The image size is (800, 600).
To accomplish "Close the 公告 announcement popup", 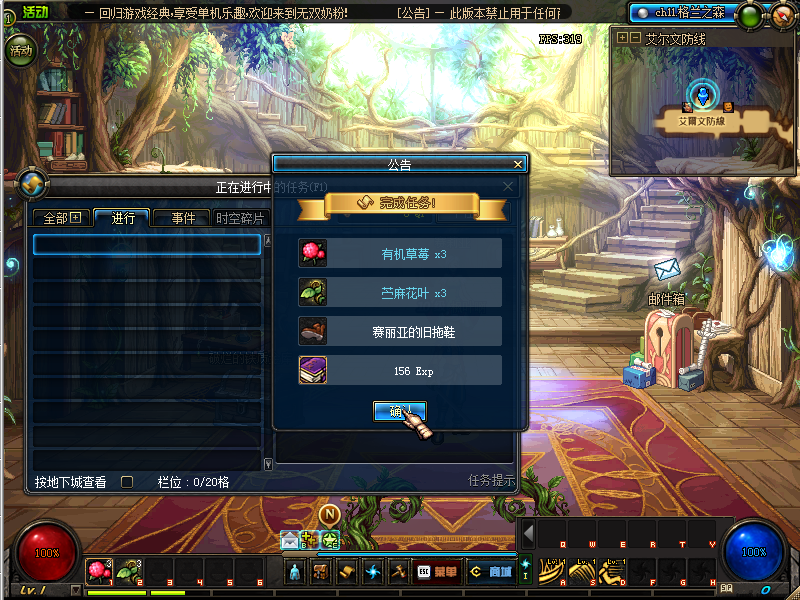I will (517, 164).
